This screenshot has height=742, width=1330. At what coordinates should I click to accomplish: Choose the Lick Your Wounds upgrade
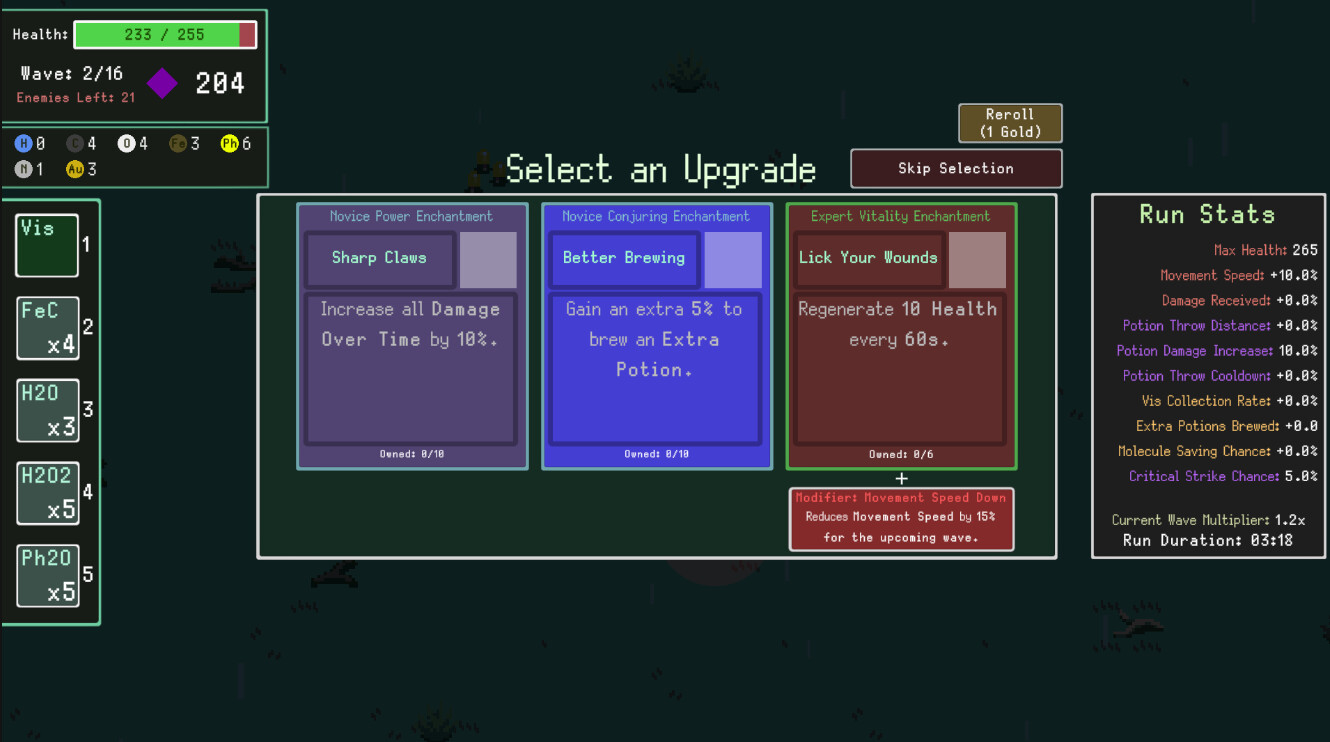[x=899, y=335]
